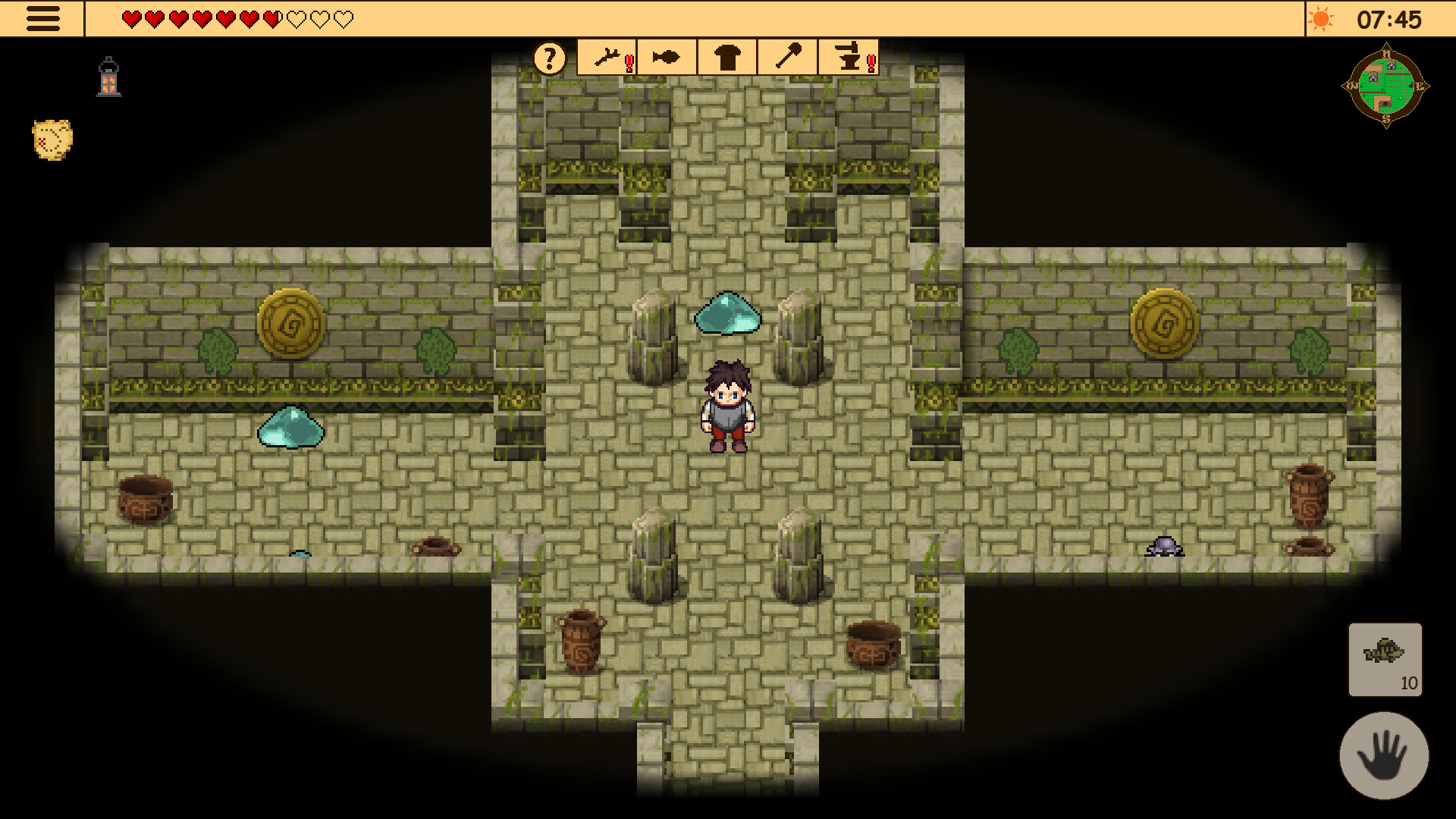
Task: Select the shovel quest icon
Action: point(786,56)
